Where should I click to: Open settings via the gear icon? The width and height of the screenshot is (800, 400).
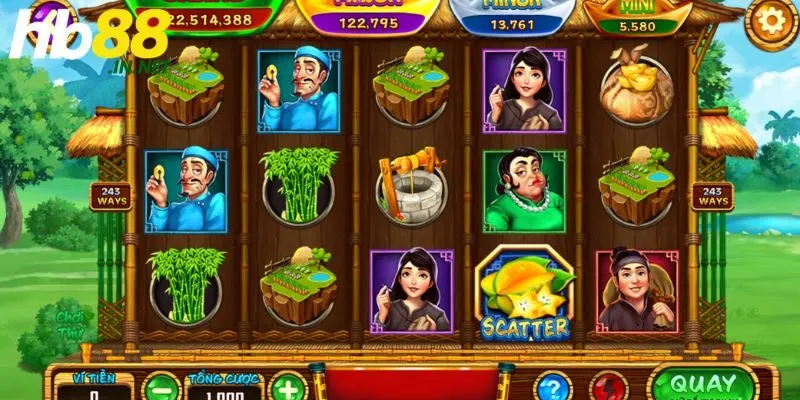772,19
